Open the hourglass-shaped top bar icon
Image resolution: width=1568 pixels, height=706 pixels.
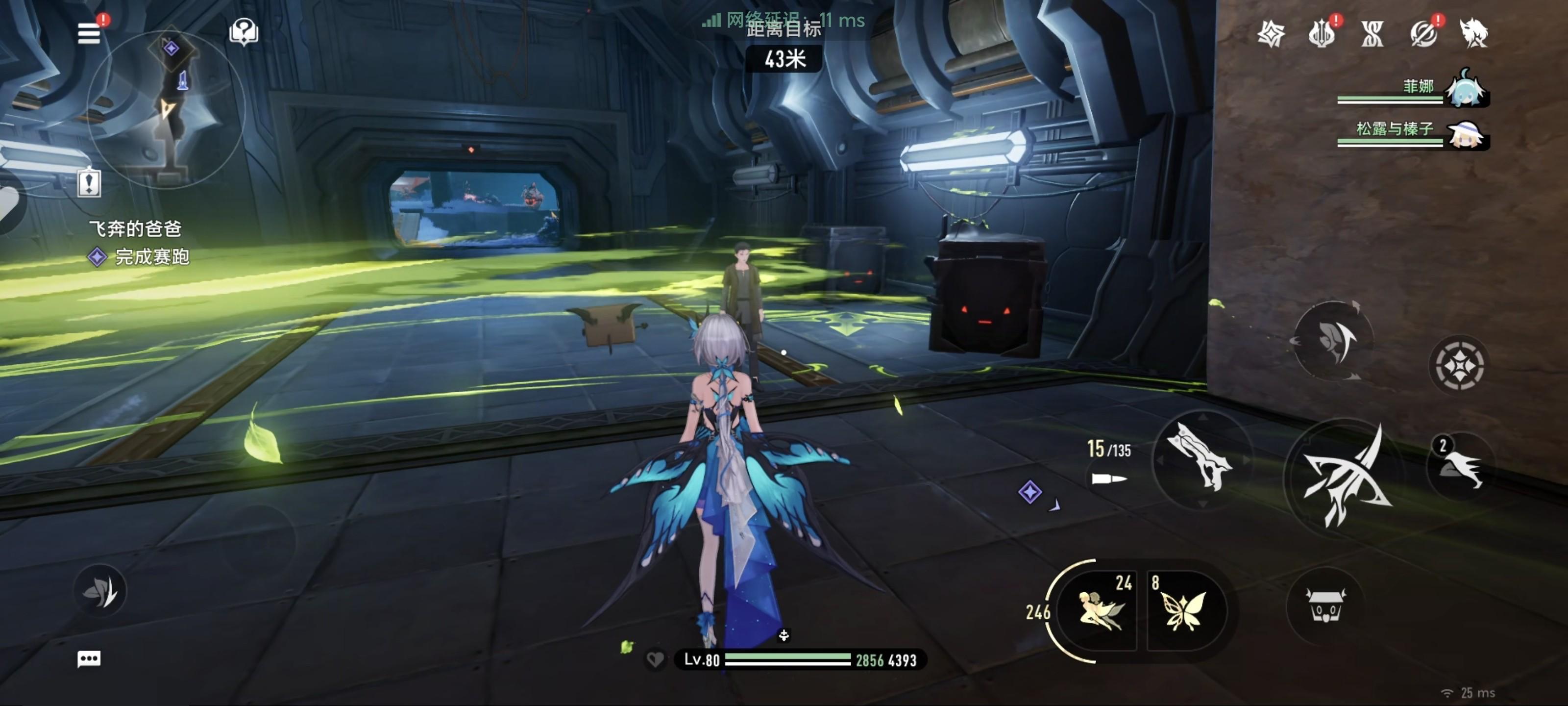point(1372,33)
